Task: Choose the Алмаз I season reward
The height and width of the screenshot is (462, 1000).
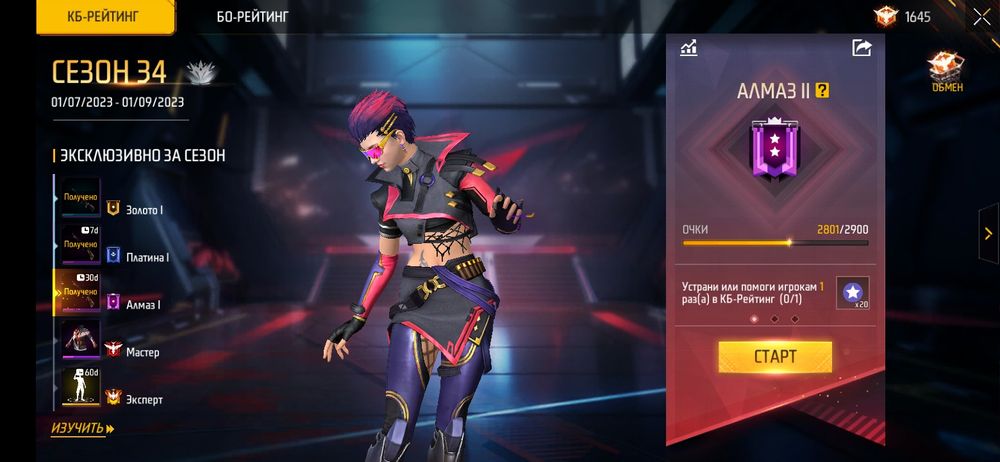Action: (x=81, y=292)
